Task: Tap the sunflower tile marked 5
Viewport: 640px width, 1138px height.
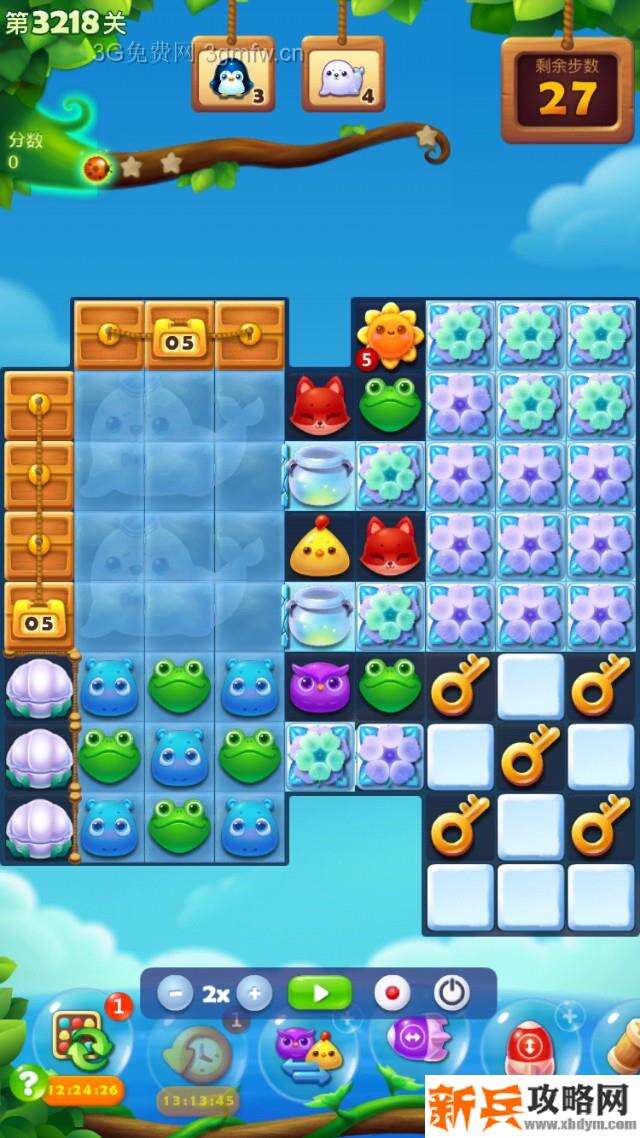Action: (x=389, y=334)
